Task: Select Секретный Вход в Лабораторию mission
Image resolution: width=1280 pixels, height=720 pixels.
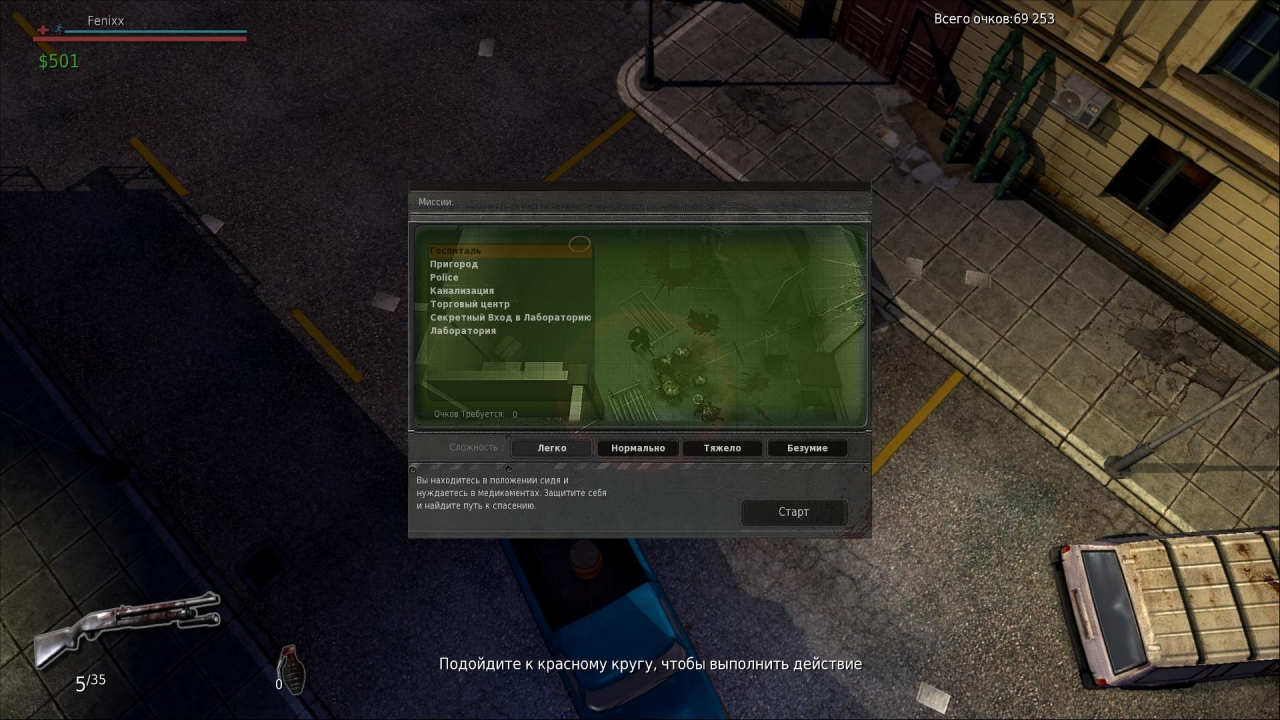Action: tap(510, 317)
